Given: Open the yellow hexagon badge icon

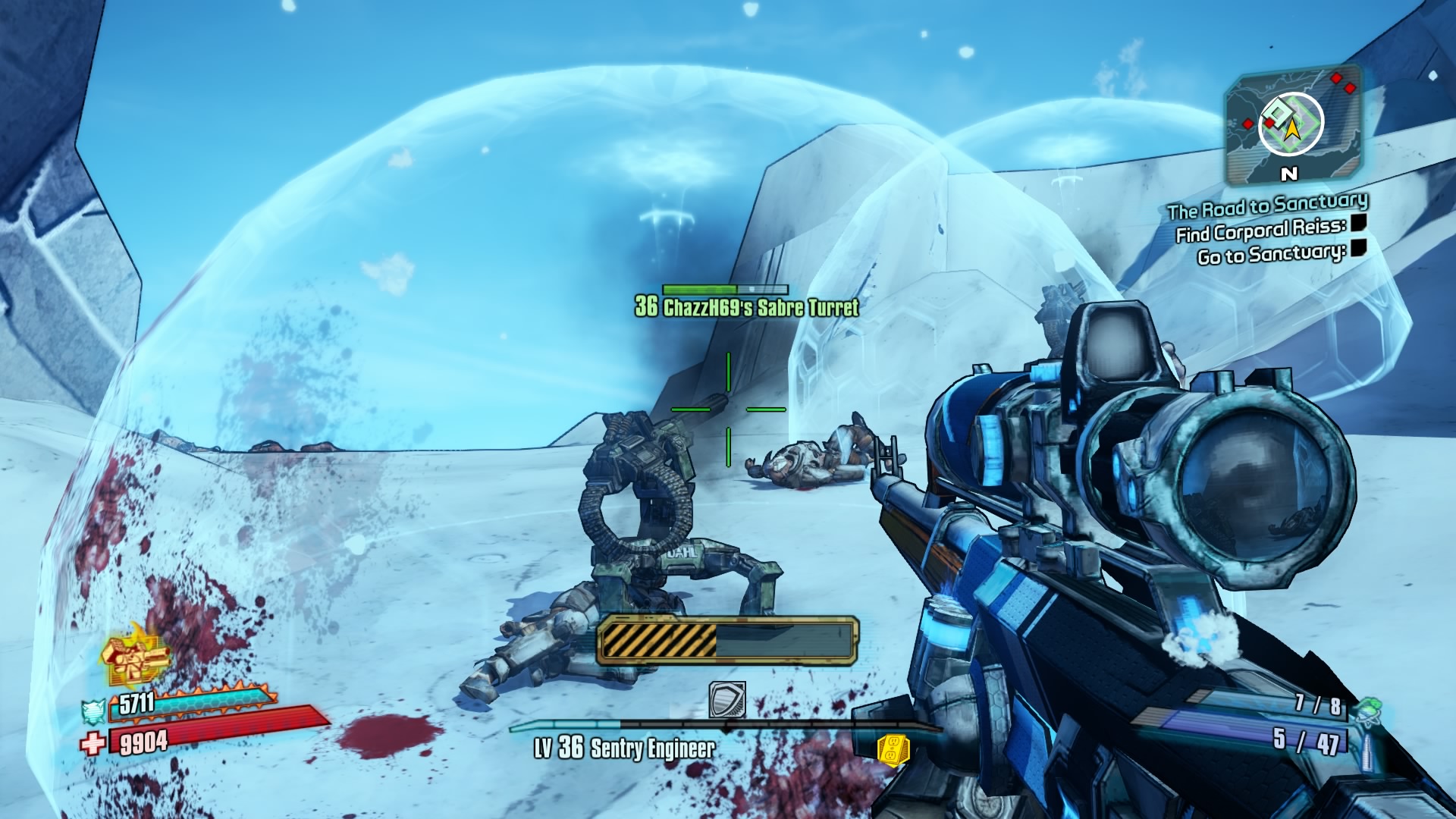Looking at the screenshot, I should pyautogui.click(x=893, y=748).
